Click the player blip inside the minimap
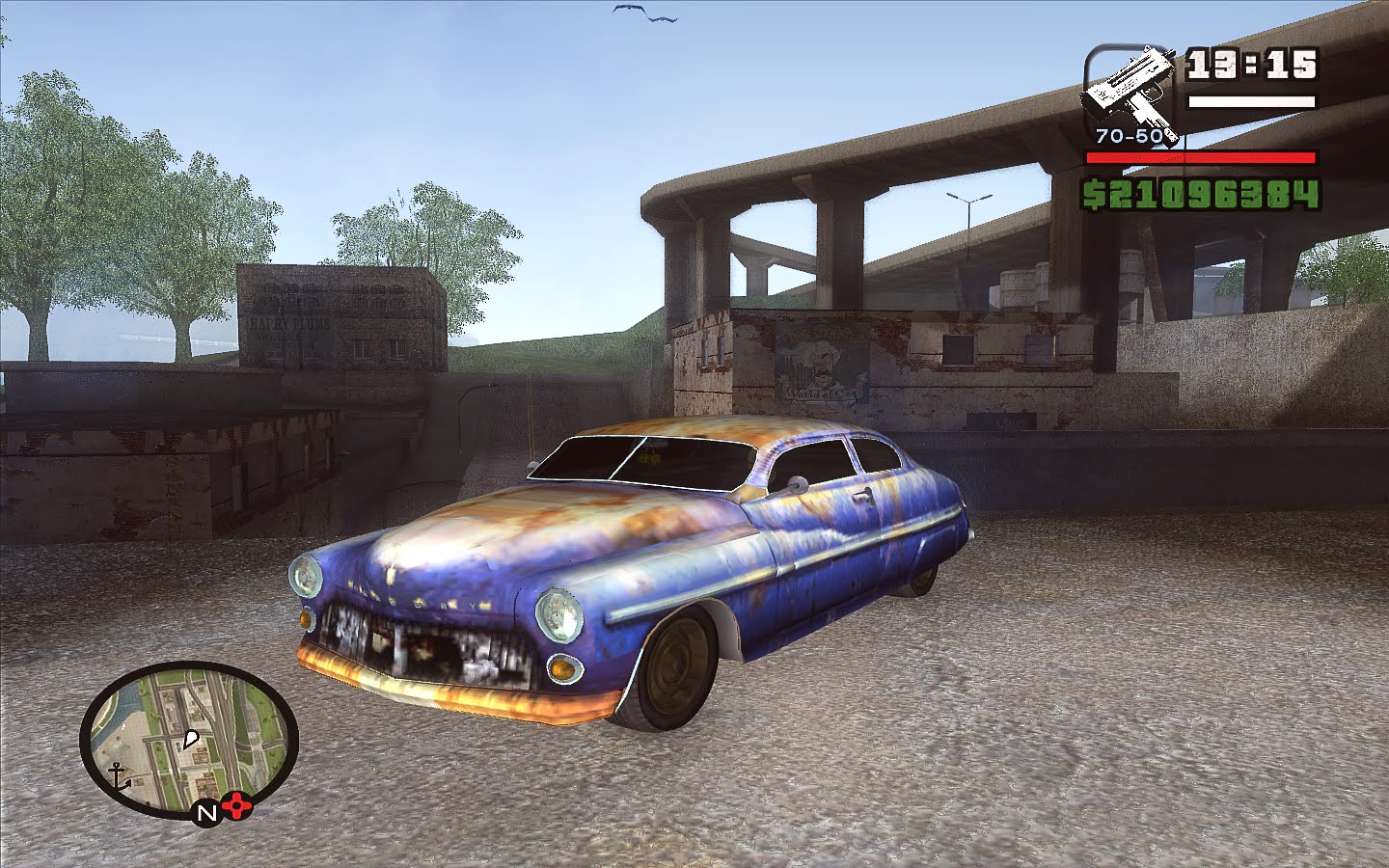The height and width of the screenshot is (868, 1389). 191,739
